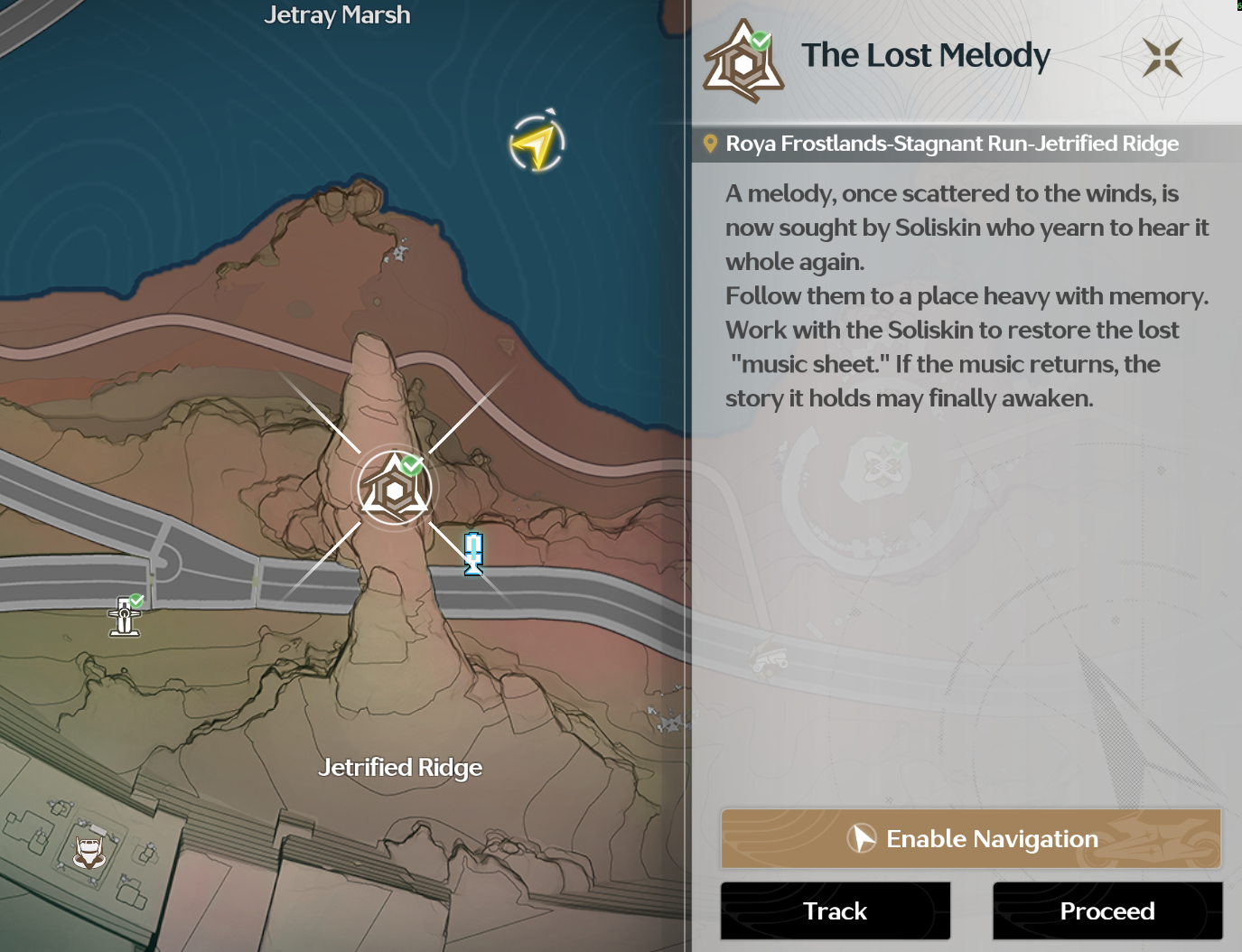Image resolution: width=1242 pixels, height=952 pixels.
Task: Track The Lost Melody quest
Action: click(836, 911)
